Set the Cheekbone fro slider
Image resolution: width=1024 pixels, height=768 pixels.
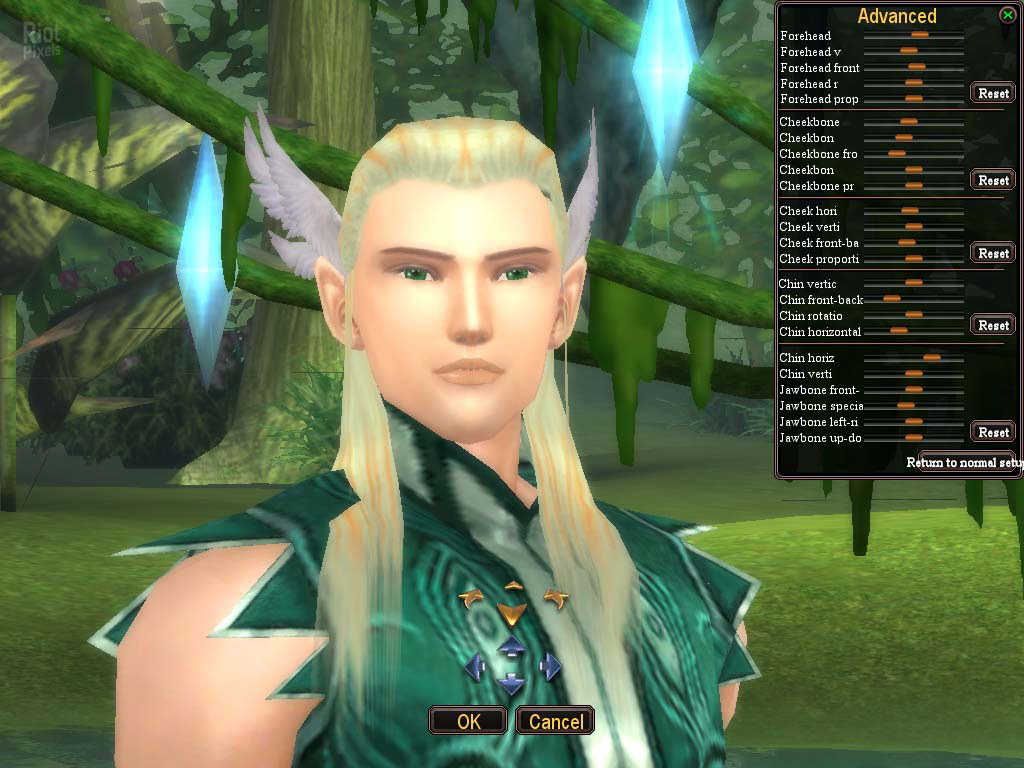[897, 154]
